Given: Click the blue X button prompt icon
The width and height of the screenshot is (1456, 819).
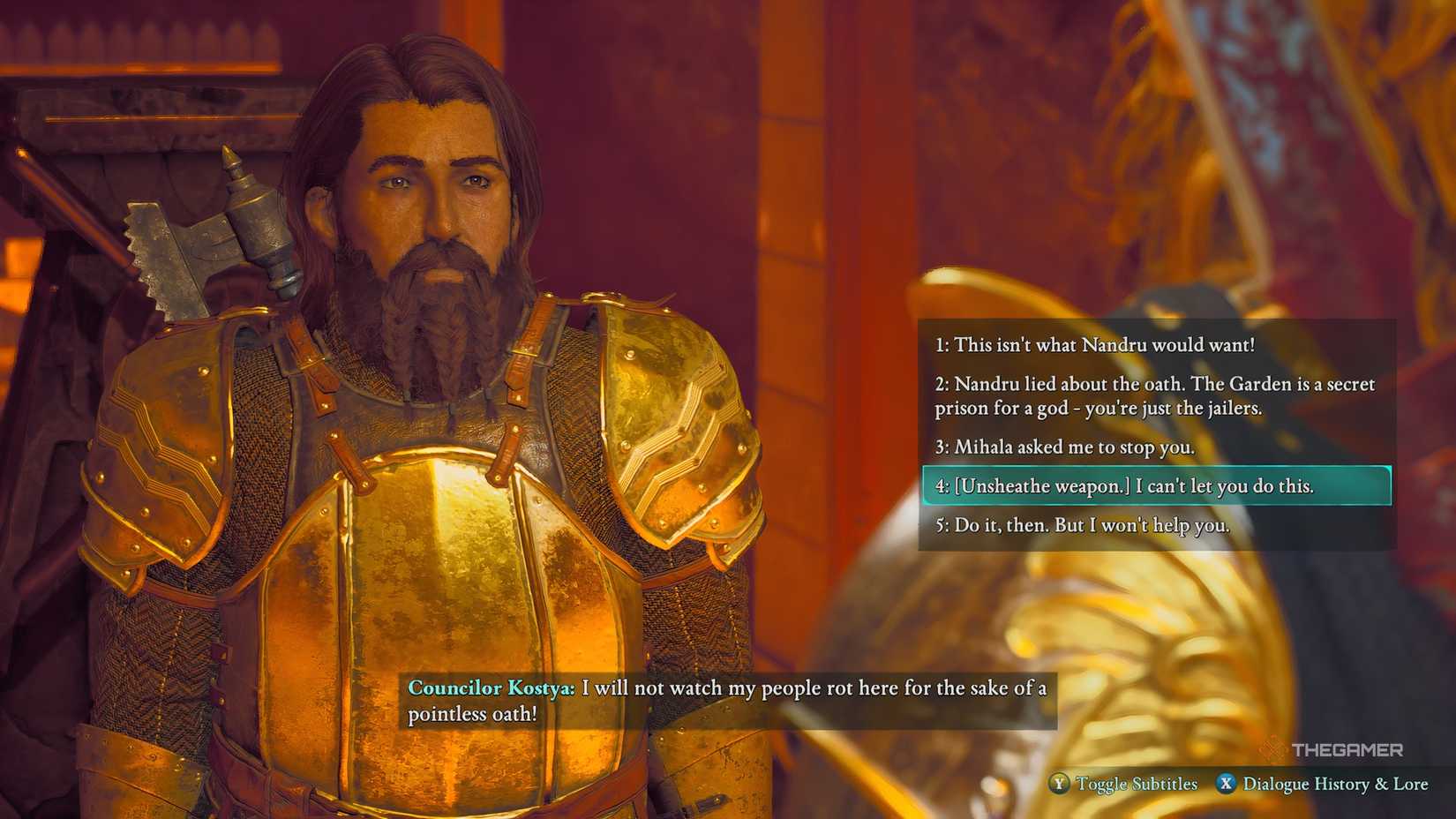Looking at the screenshot, I should (x=1226, y=784).
